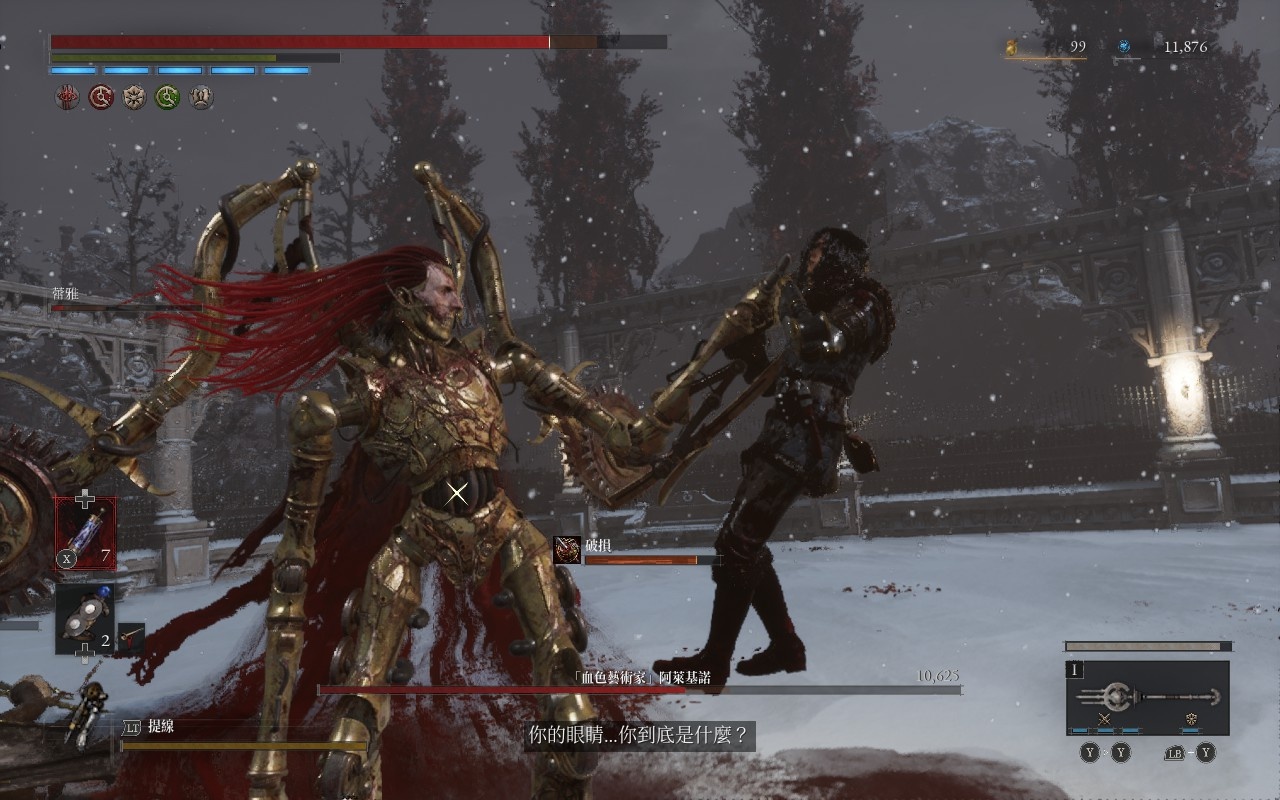Click the red spiked status icon
This screenshot has height=800, width=1280.
66,97
